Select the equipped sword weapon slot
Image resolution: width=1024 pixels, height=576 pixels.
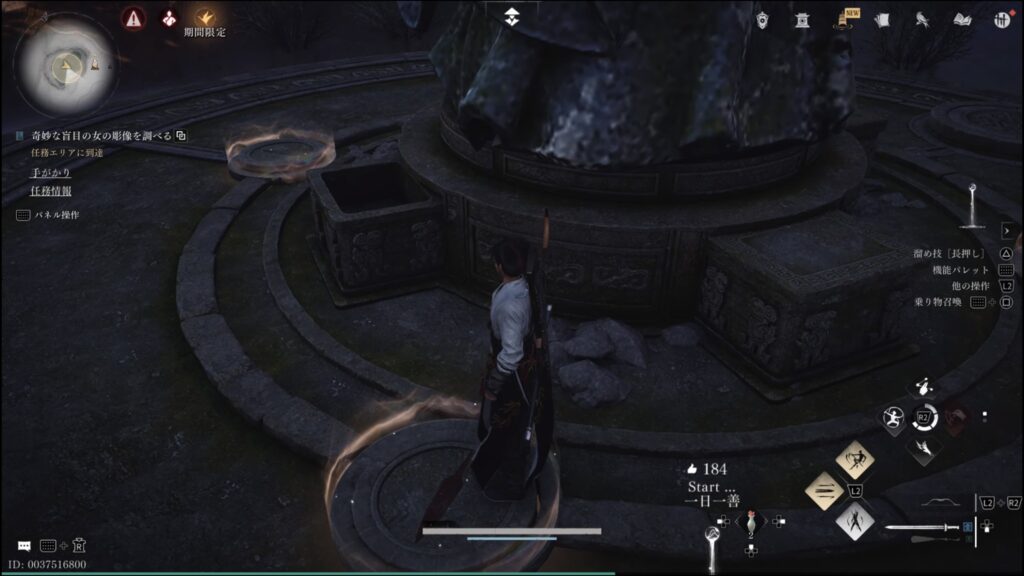[922, 527]
